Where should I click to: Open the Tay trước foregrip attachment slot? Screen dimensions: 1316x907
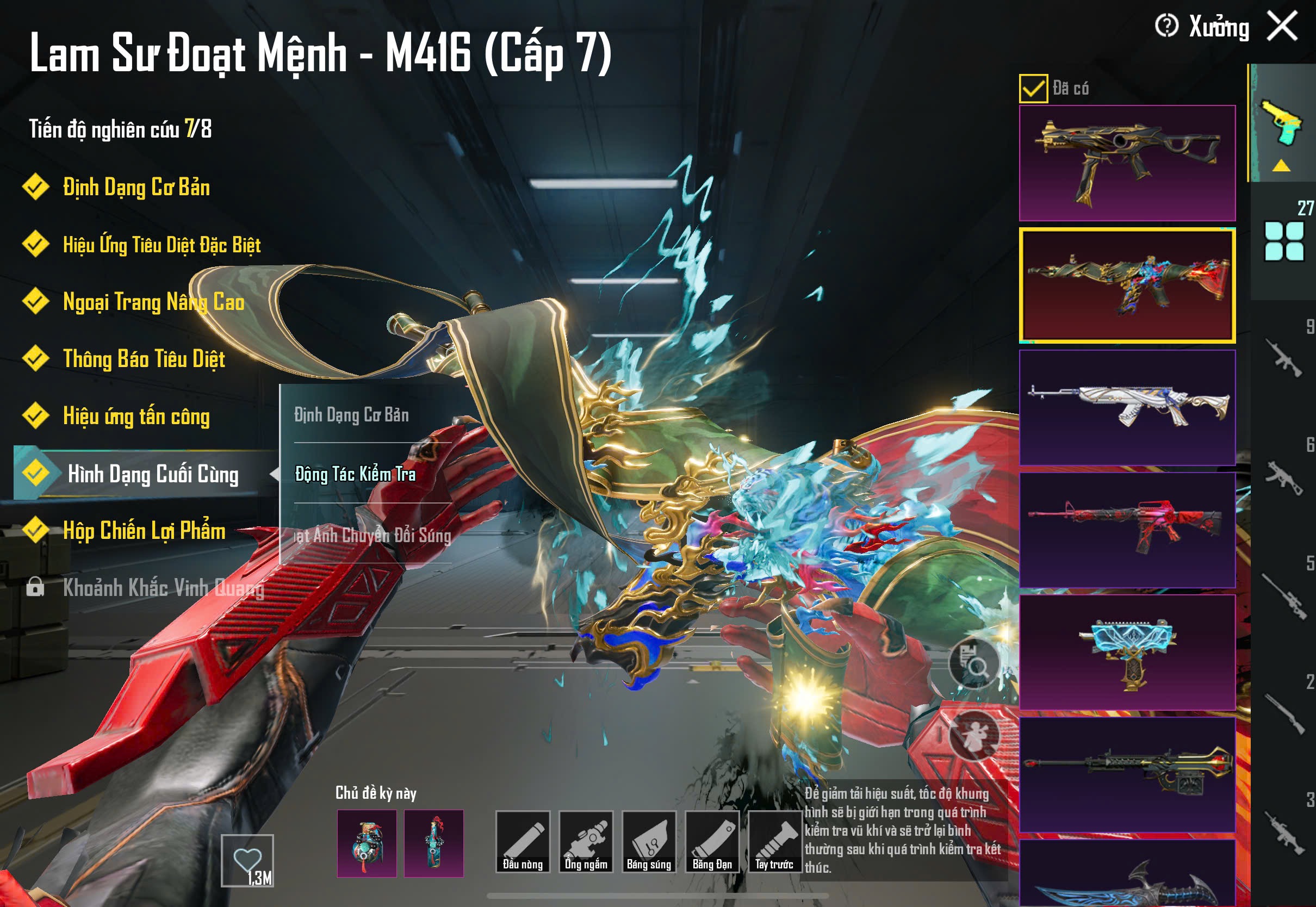[x=774, y=842]
